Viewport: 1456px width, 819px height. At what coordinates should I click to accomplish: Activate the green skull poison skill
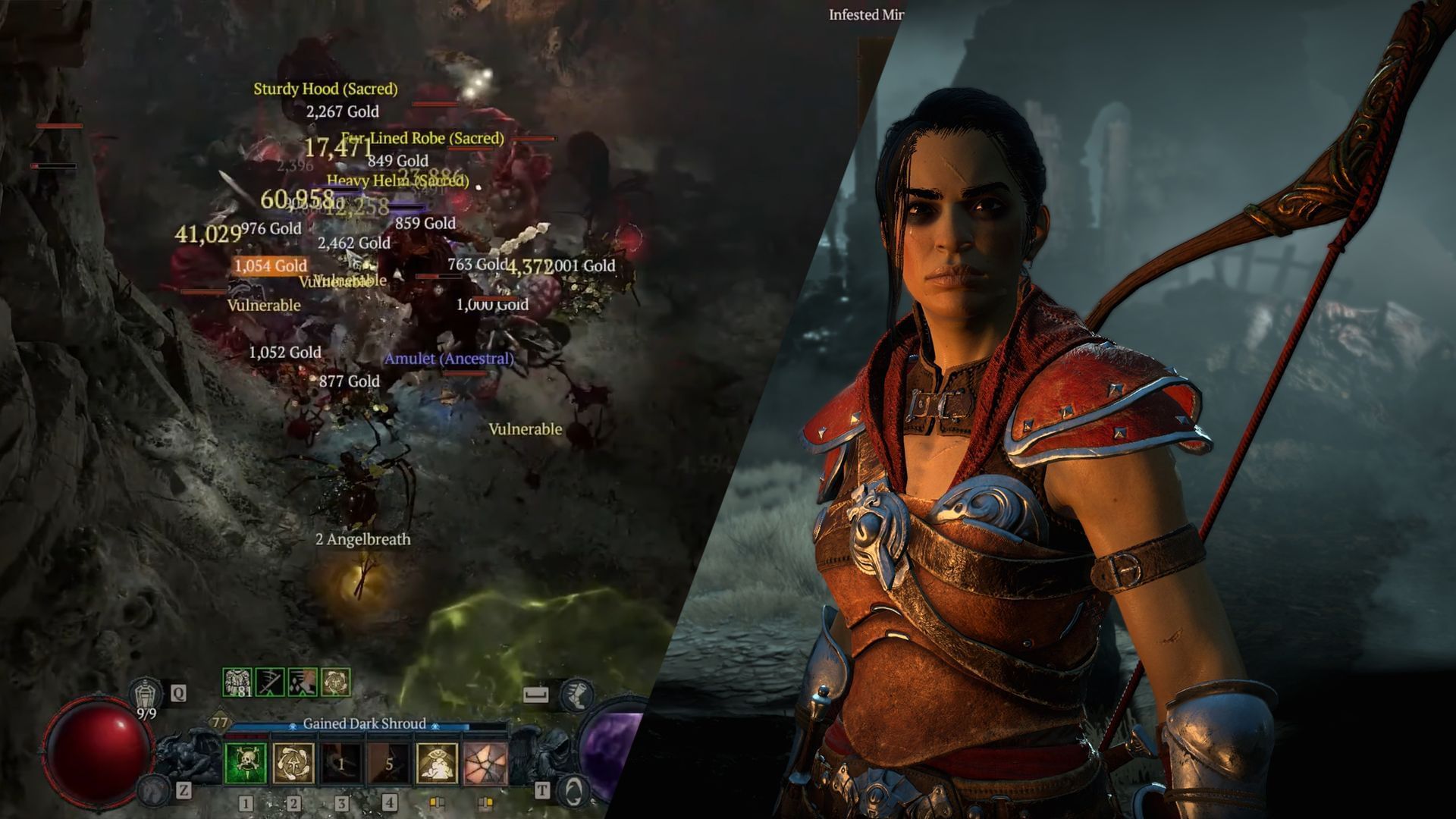tap(246, 763)
